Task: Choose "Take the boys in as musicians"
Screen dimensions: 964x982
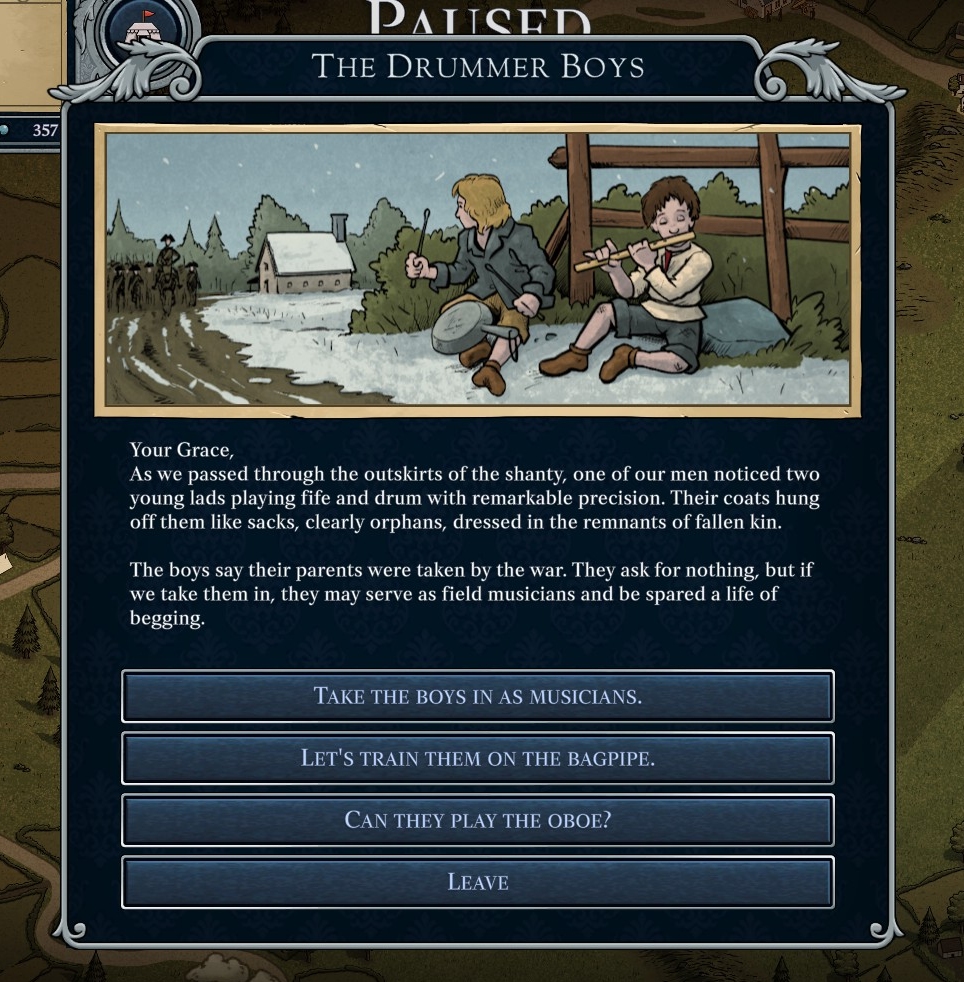Action: coord(477,696)
